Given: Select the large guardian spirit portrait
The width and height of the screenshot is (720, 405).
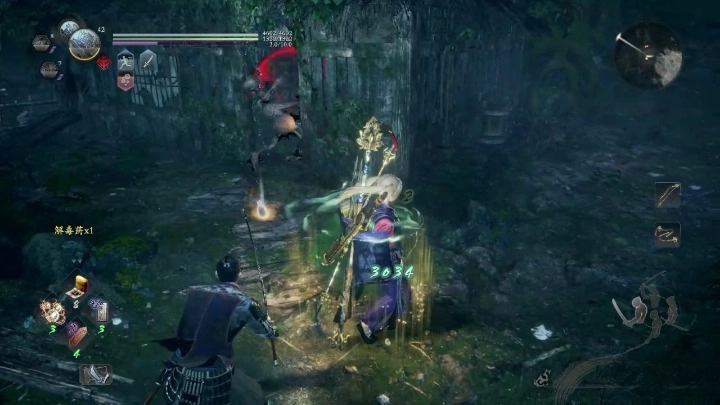Looking at the screenshot, I should (x=85, y=44).
